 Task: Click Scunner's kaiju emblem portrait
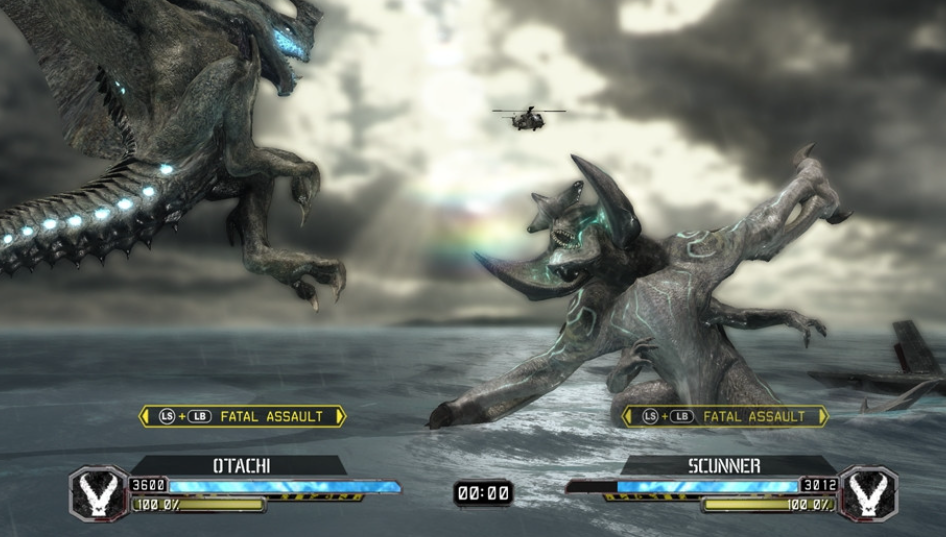[867, 493]
